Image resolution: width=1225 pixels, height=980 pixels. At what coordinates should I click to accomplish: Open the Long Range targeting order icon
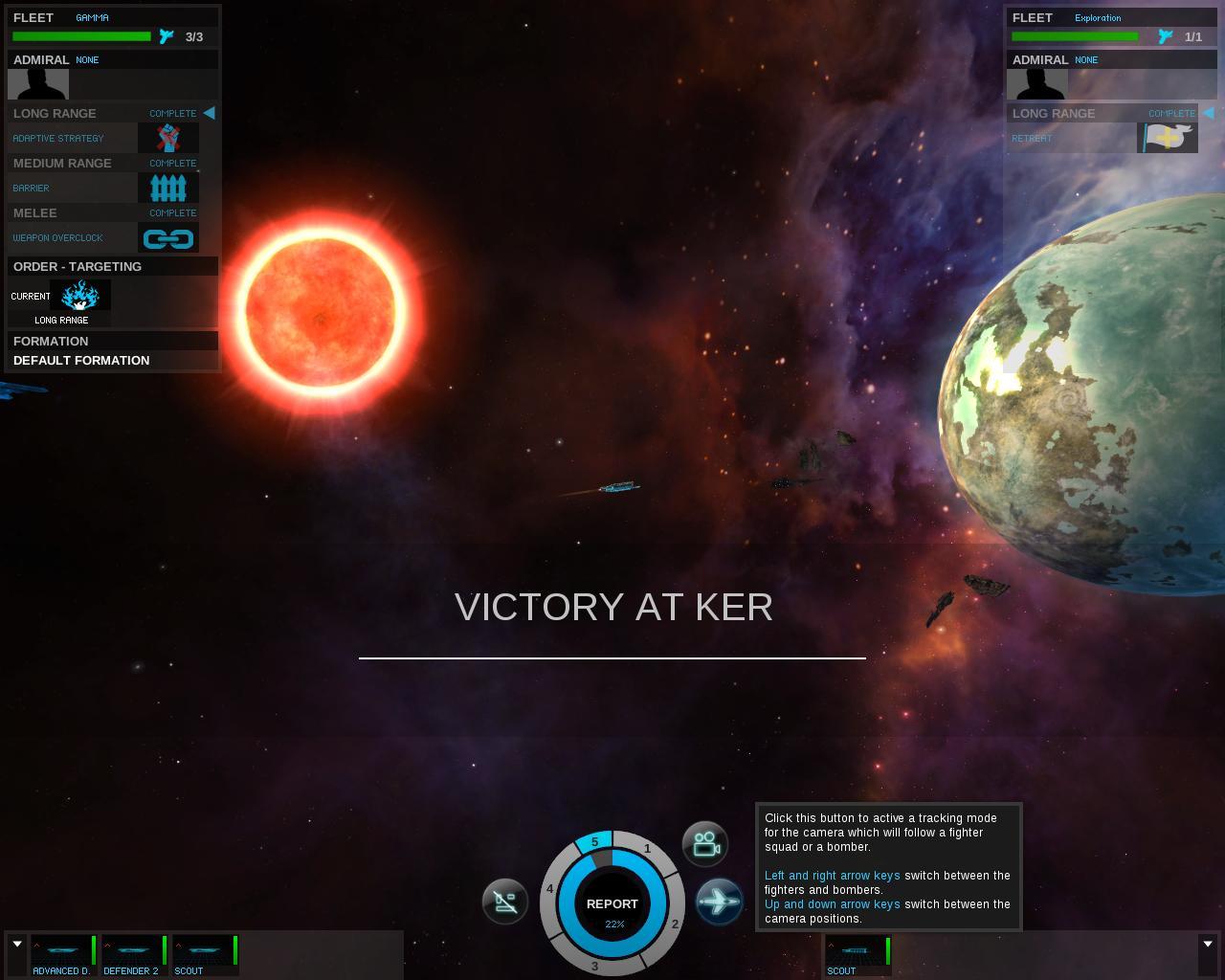pos(80,297)
